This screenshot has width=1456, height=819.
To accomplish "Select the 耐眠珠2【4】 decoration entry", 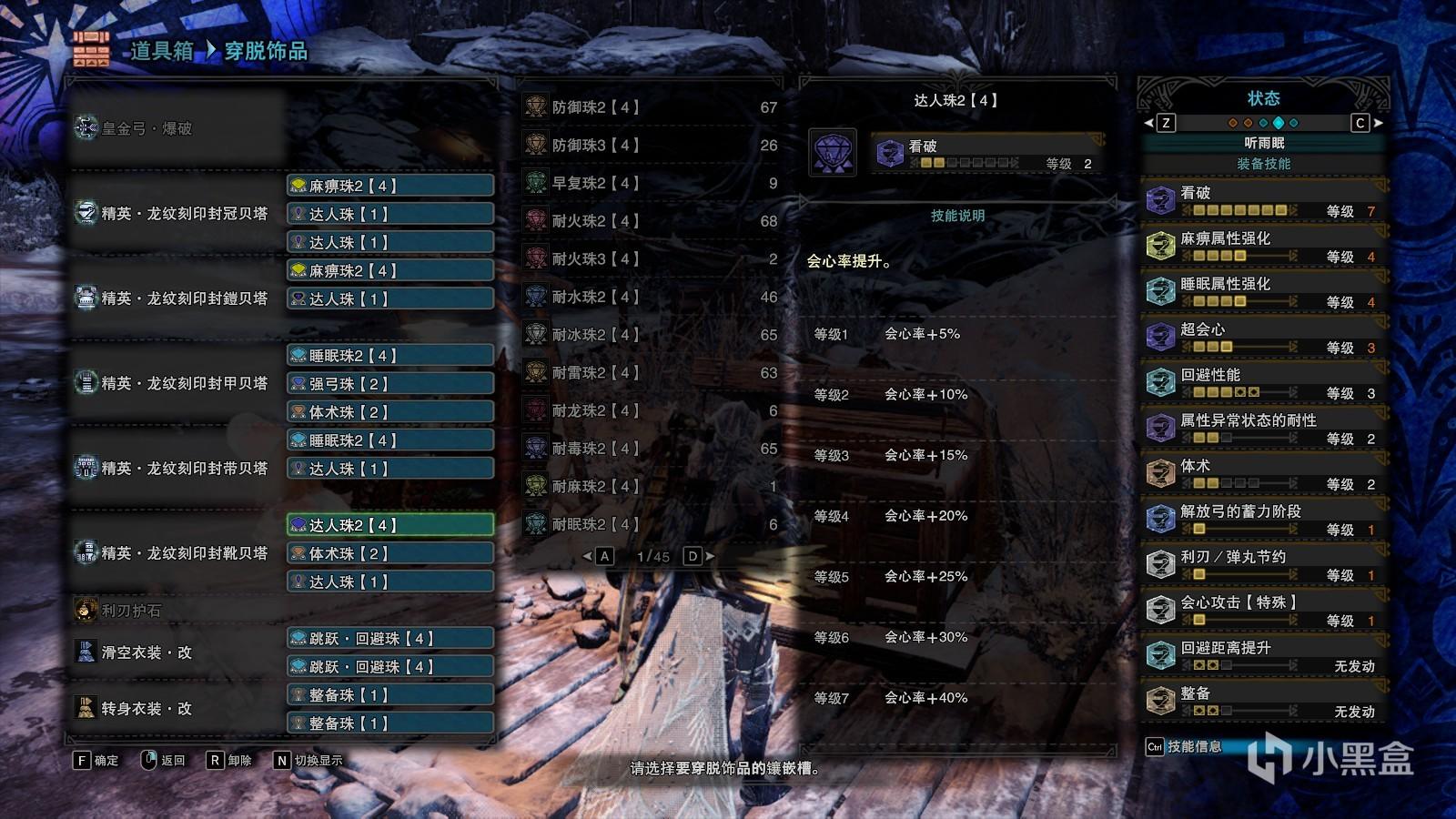I will coord(650,525).
